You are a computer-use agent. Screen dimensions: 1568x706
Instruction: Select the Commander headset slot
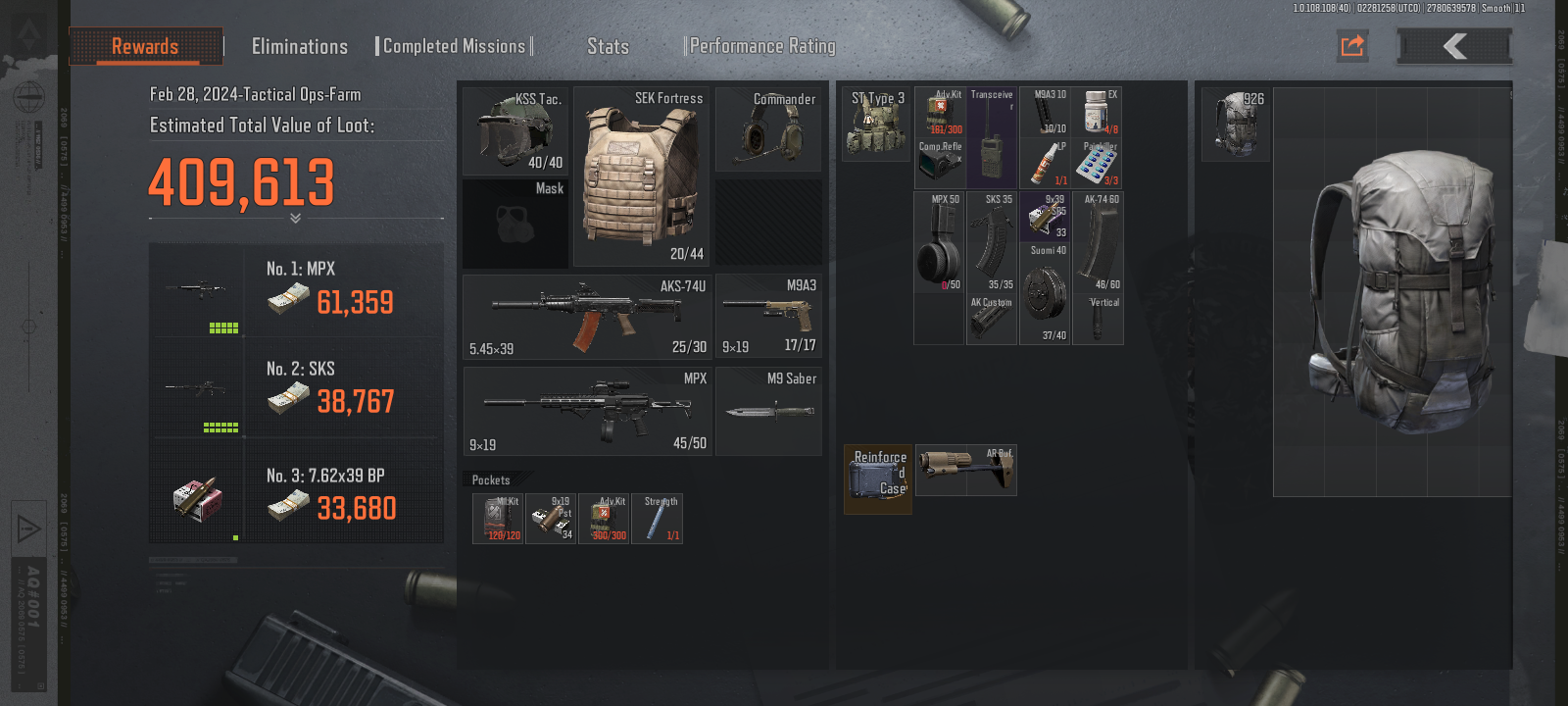coord(768,128)
